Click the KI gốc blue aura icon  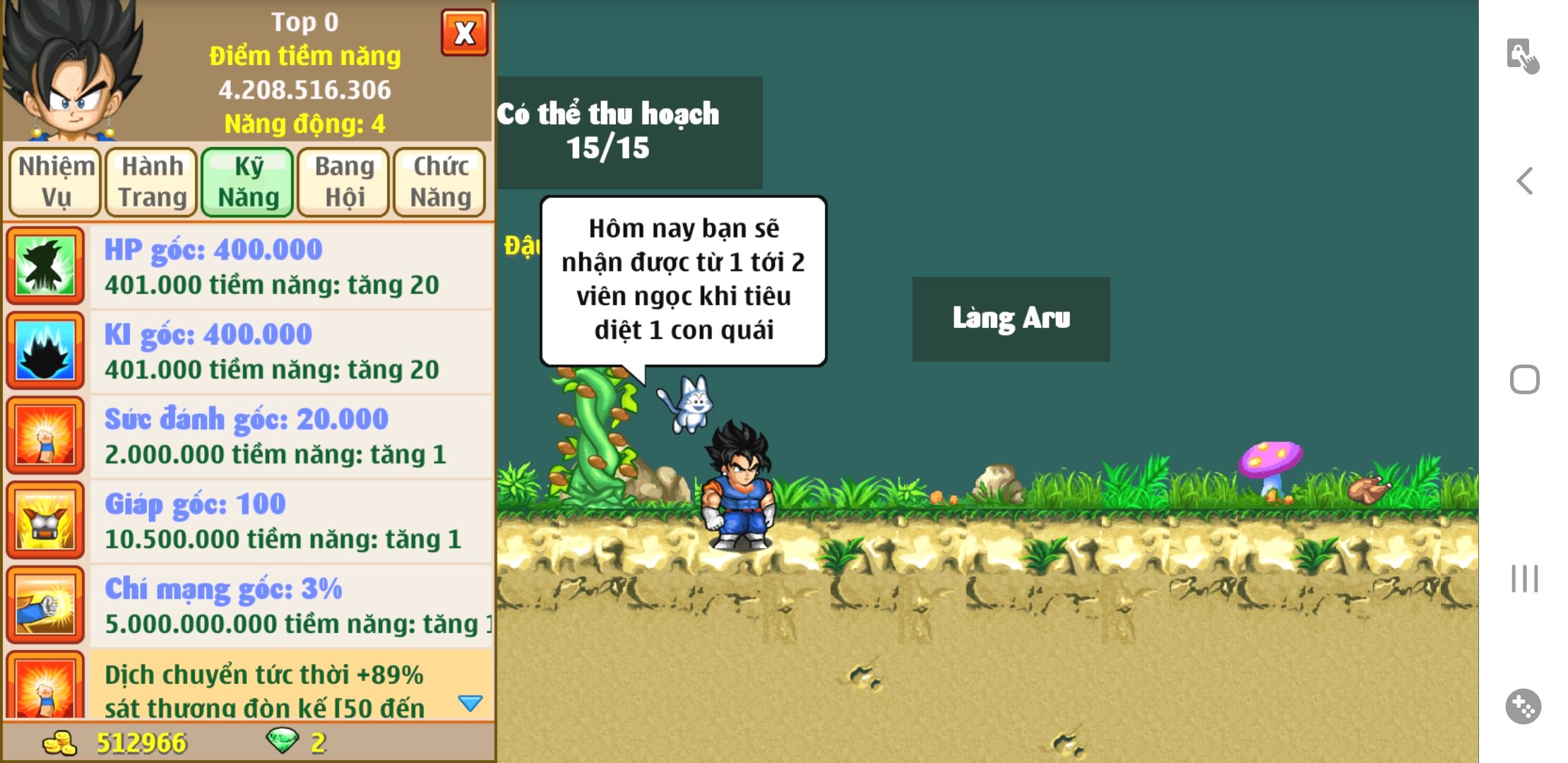pyautogui.click(x=46, y=350)
